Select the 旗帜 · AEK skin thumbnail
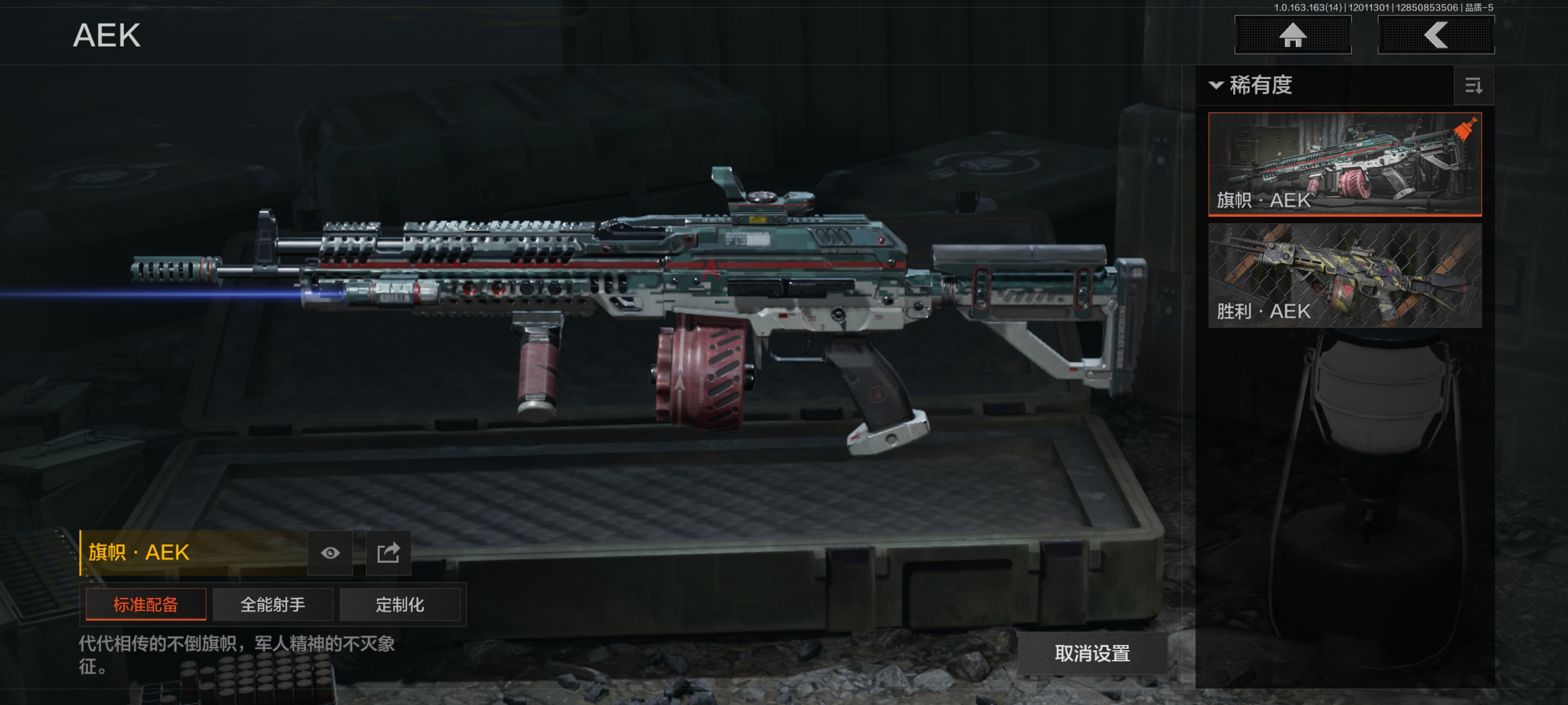Screen dimensions: 1568x705 1344,163
